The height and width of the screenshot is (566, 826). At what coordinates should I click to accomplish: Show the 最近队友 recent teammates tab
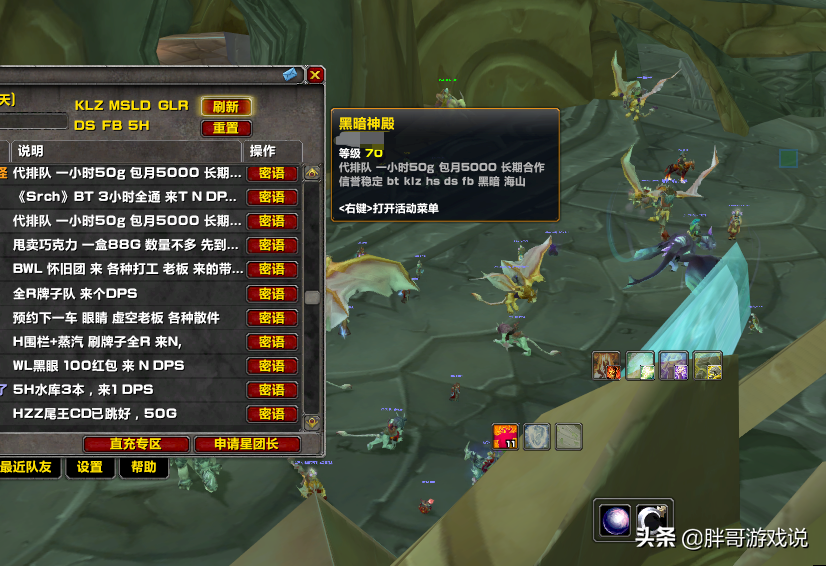pos(28,467)
